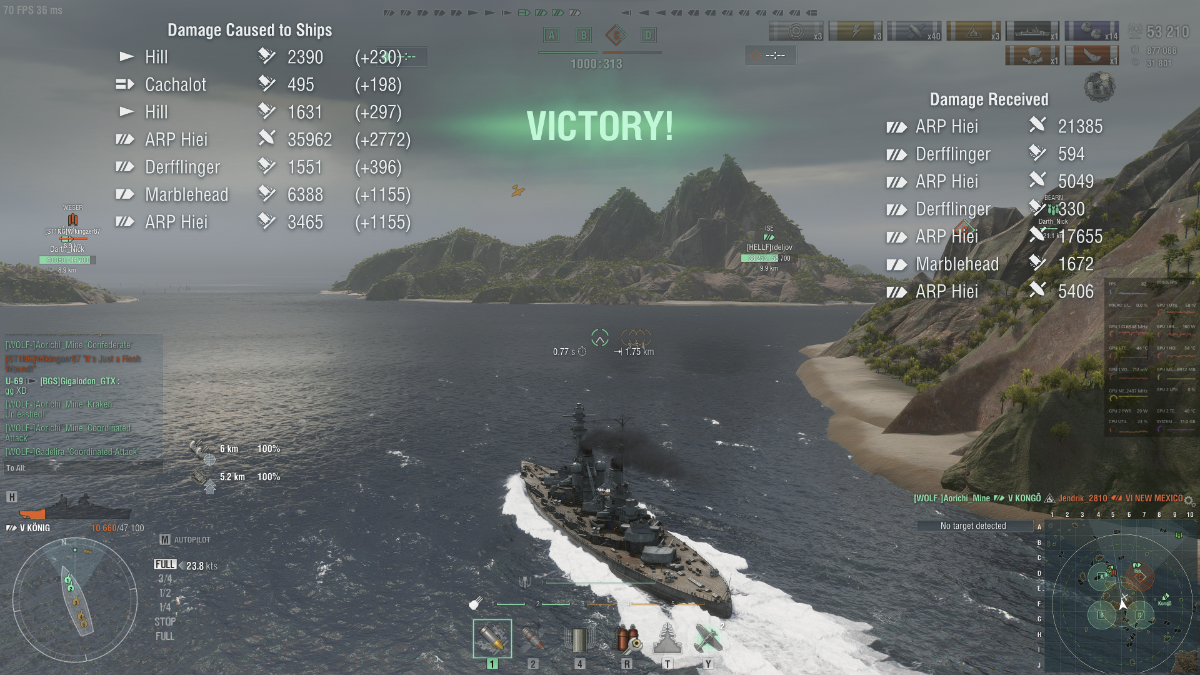Launch the aircraft consumable
The image size is (1200, 675).
coord(708,639)
